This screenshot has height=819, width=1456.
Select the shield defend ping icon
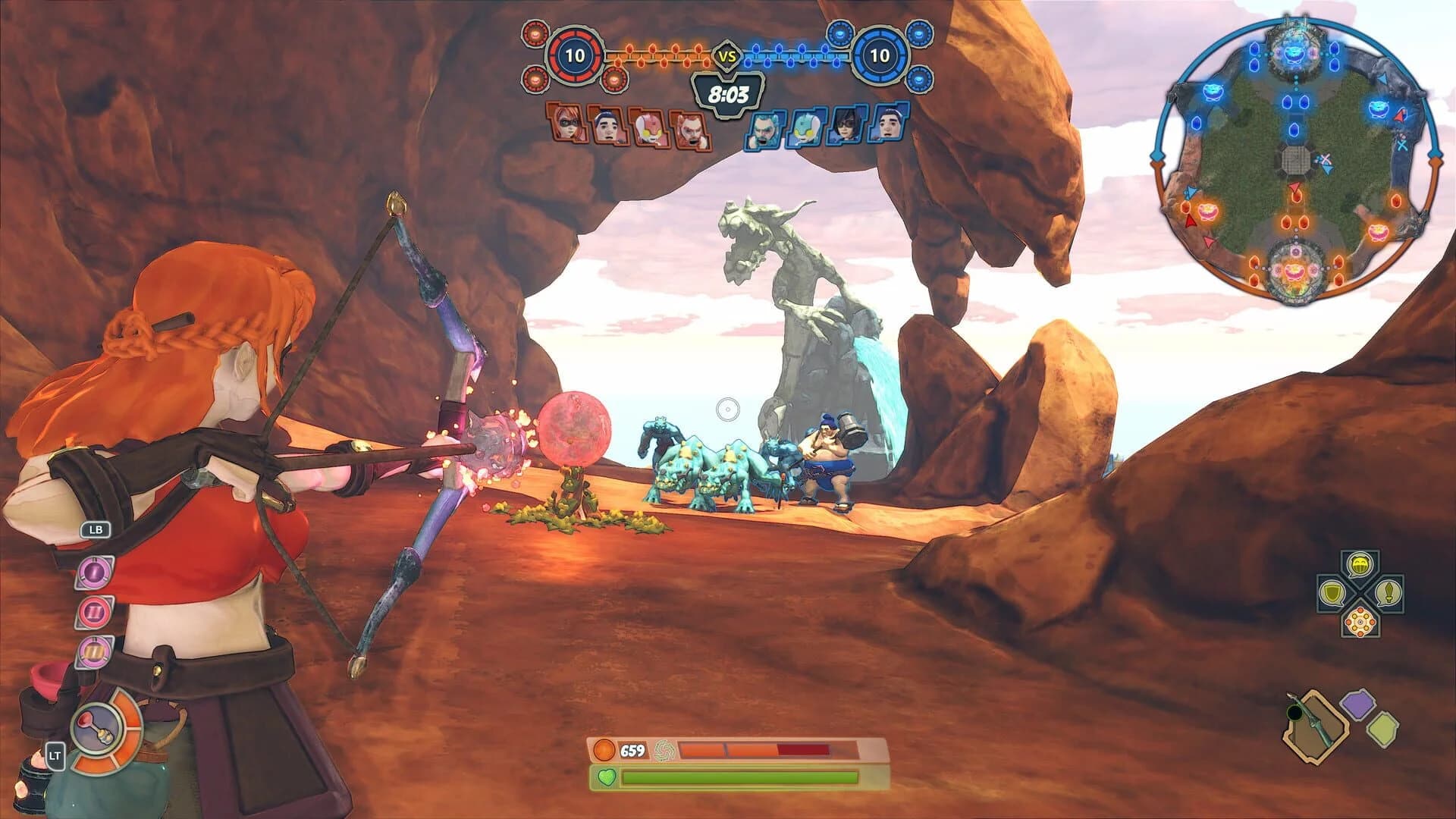click(1332, 593)
